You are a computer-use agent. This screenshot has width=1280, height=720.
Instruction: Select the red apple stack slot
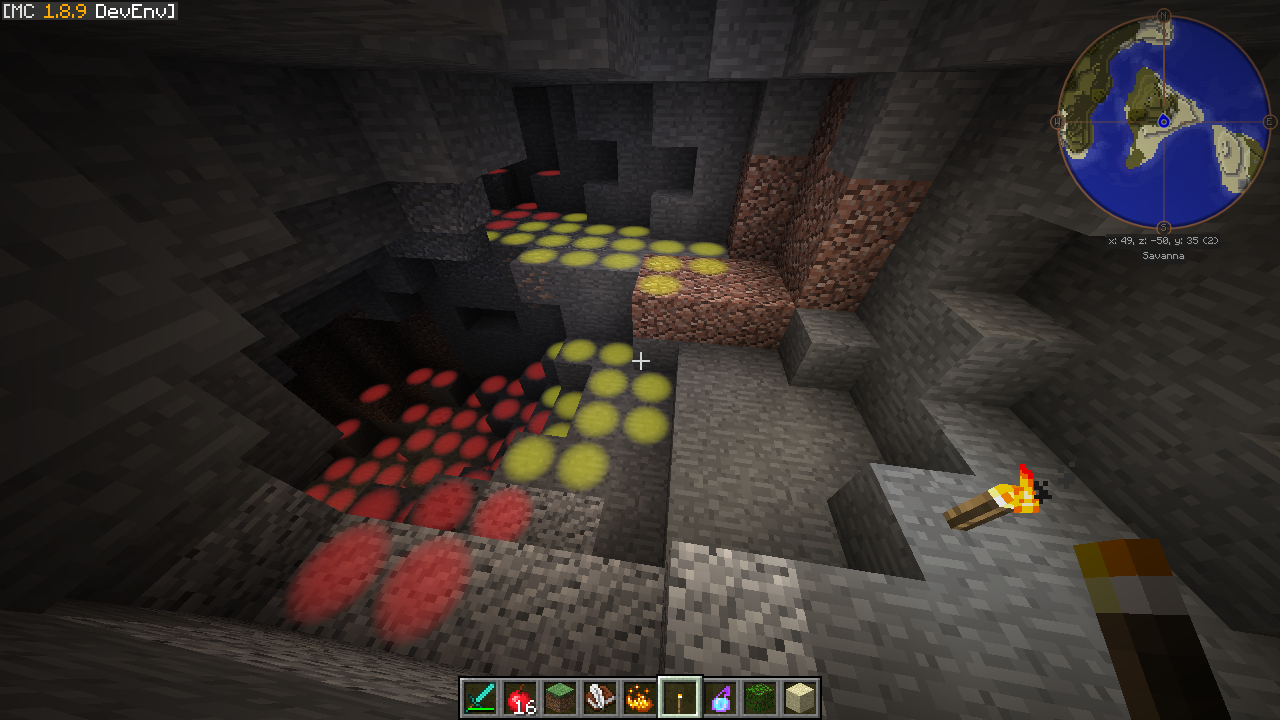click(x=520, y=697)
